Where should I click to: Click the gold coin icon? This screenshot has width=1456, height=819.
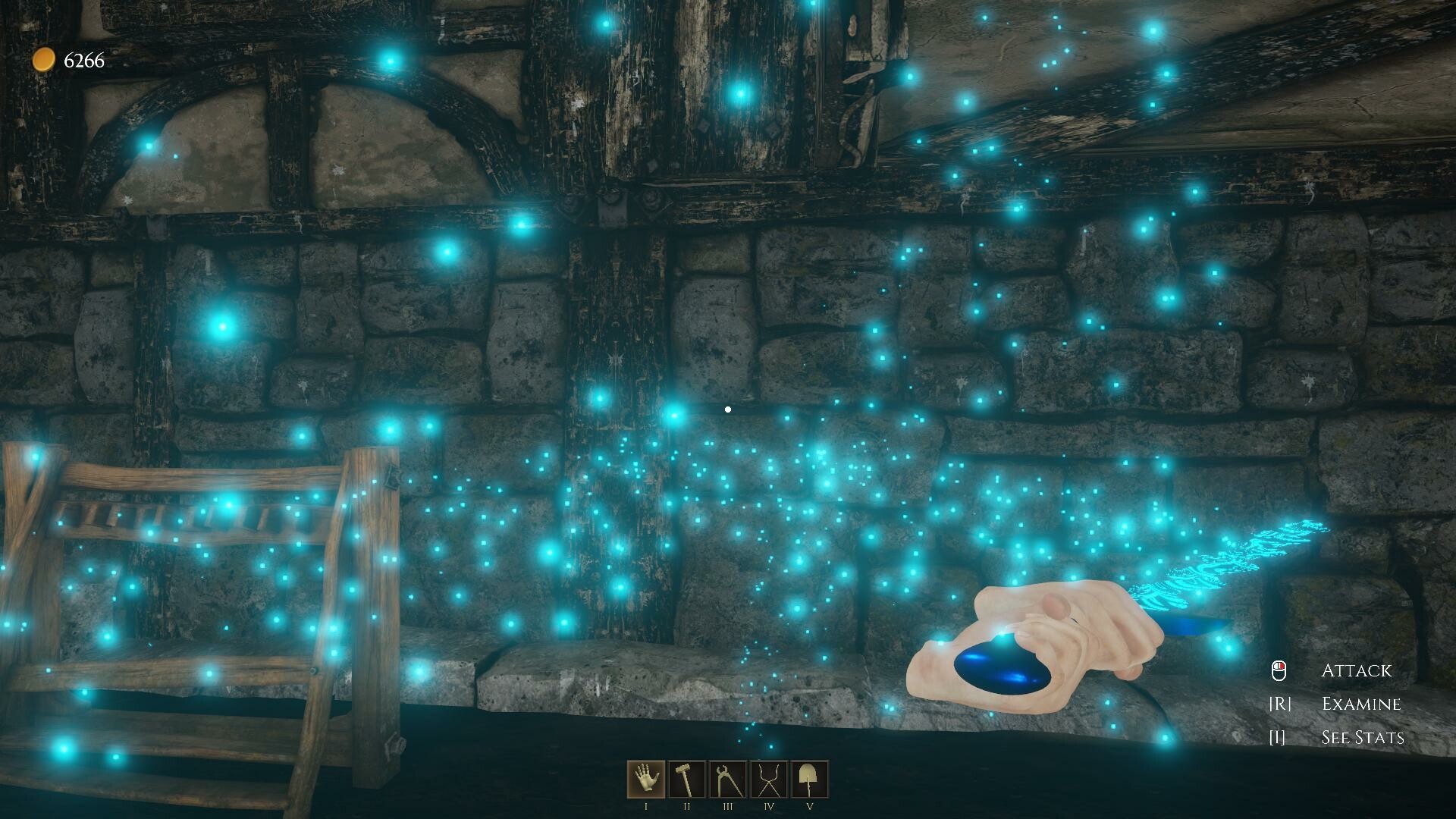pyautogui.click(x=44, y=60)
